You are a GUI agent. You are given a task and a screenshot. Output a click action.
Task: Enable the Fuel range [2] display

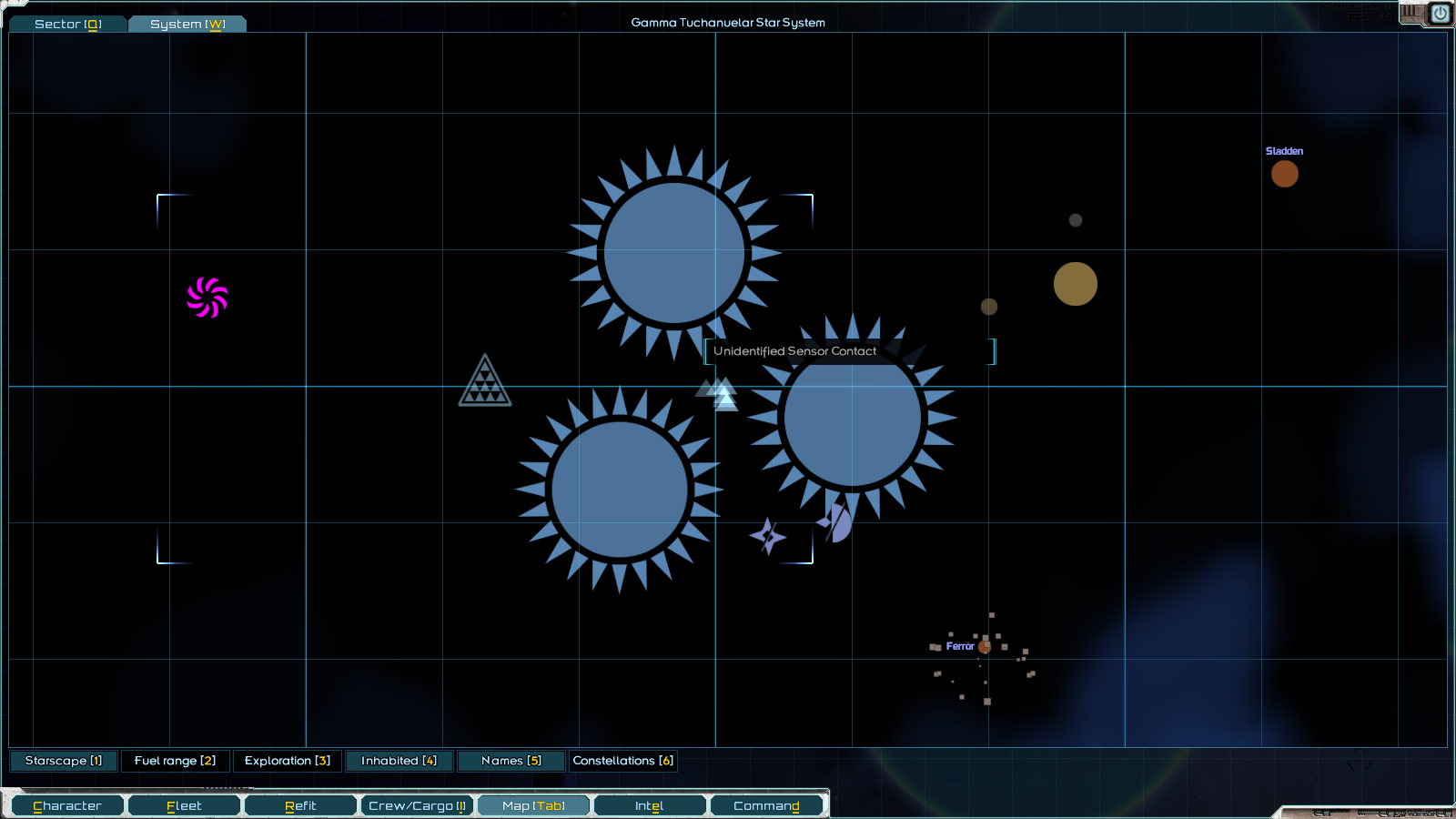coord(176,761)
